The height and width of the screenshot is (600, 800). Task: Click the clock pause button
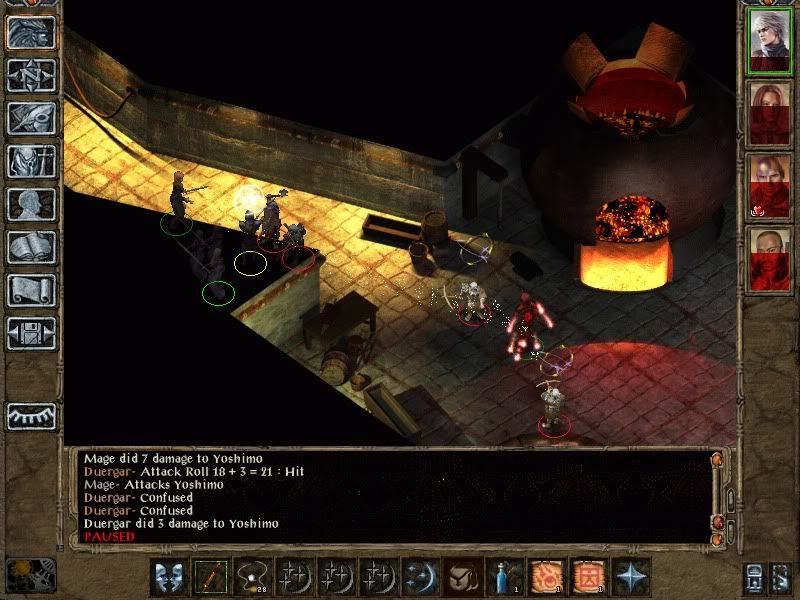(x=28, y=577)
